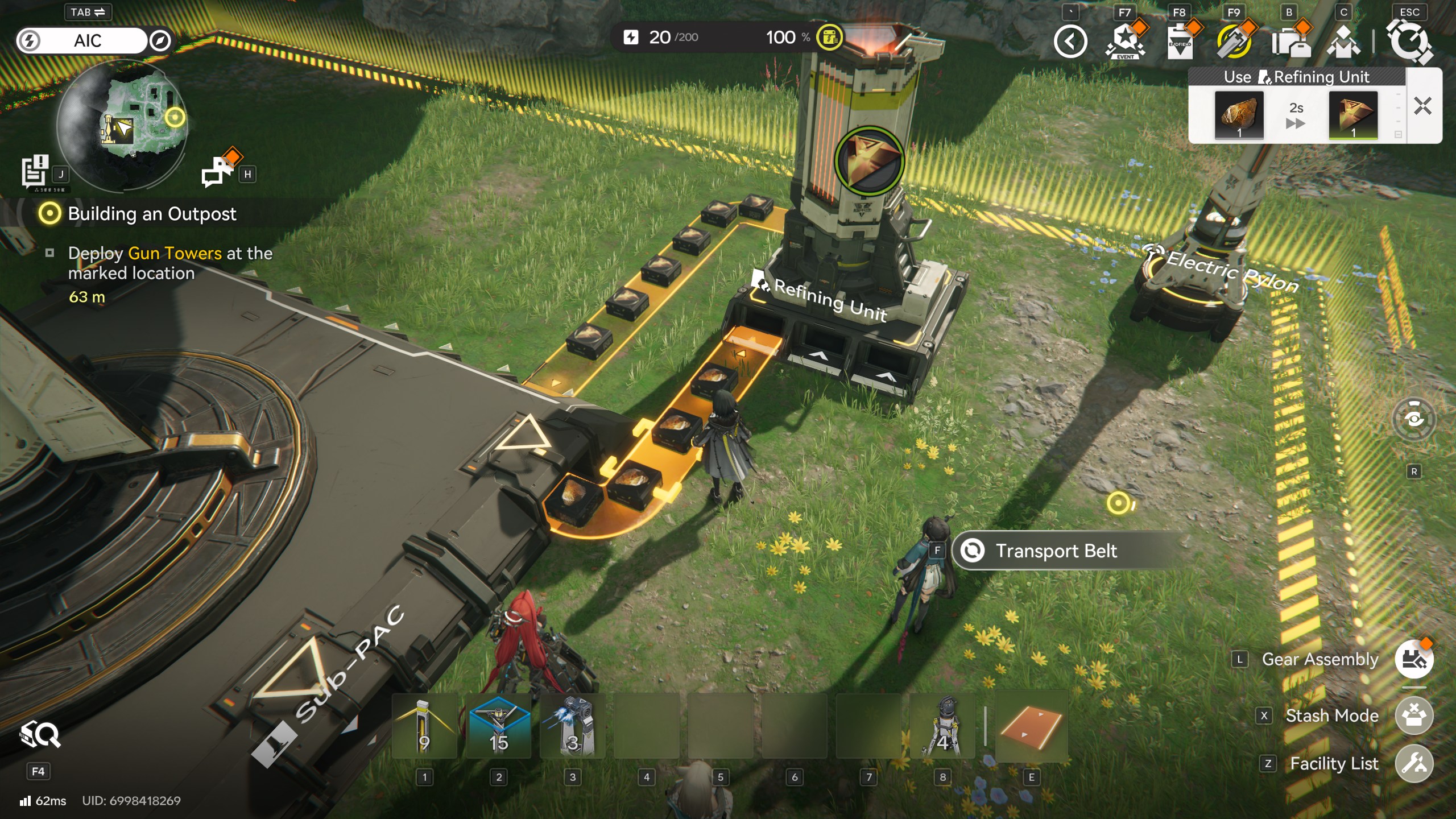Screen dimensions: 1456x819
Task: Select the blue-highlighted hotbar slot with 15
Action: [498, 727]
